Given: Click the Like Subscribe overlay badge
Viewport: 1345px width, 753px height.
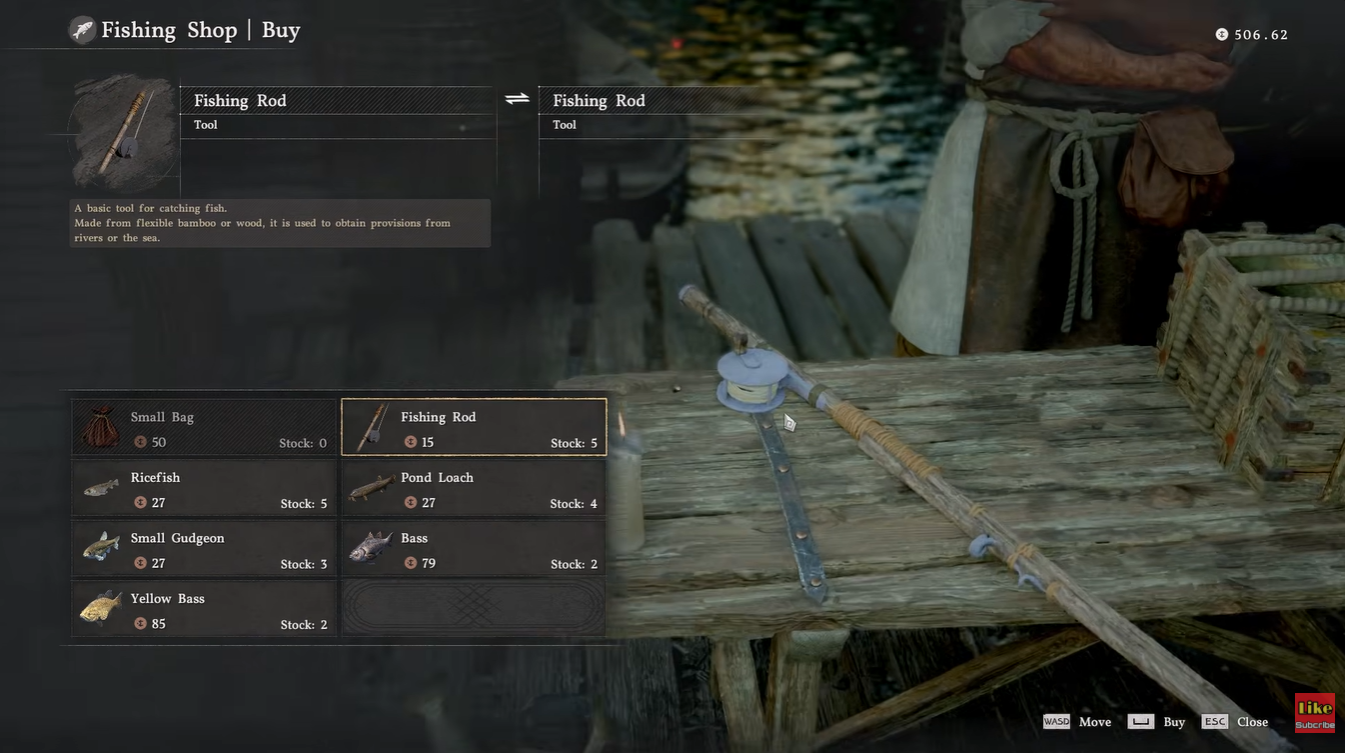Looking at the screenshot, I should (x=1314, y=713).
